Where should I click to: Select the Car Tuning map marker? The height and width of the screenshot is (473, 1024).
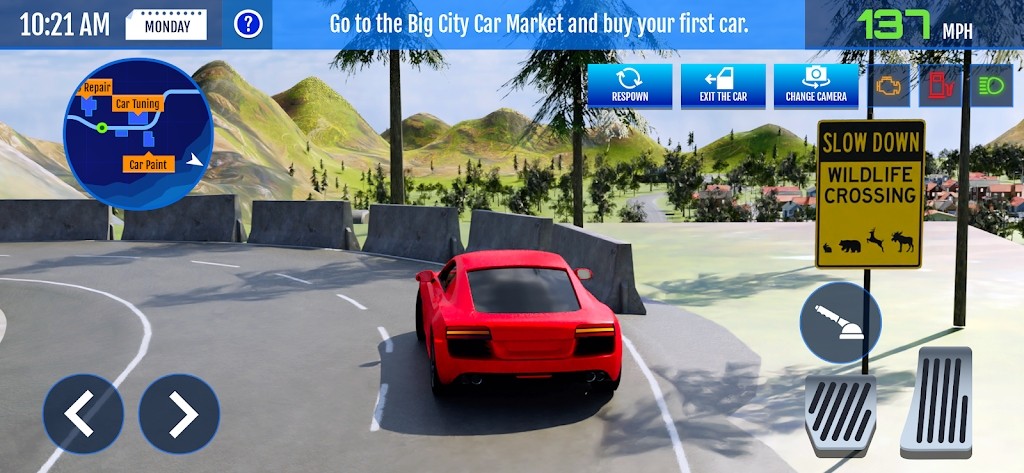tap(137, 103)
